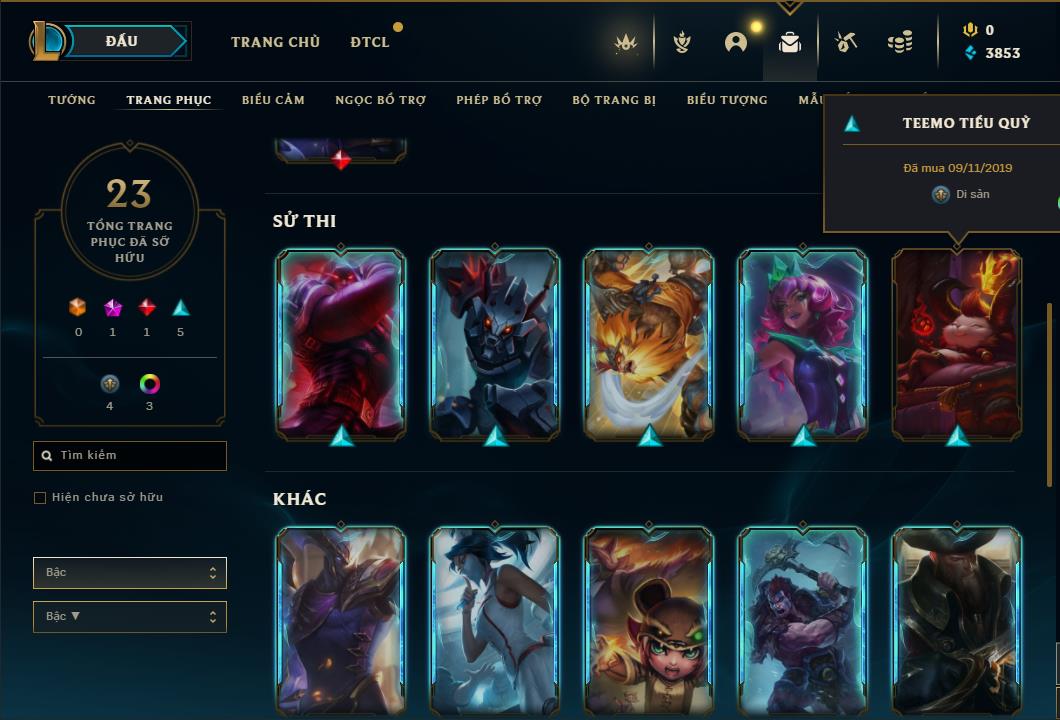The height and width of the screenshot is (720, 1060).
Task: Select the Teemo Tiểu Quỷ skin card
Action: pos(957,342)
